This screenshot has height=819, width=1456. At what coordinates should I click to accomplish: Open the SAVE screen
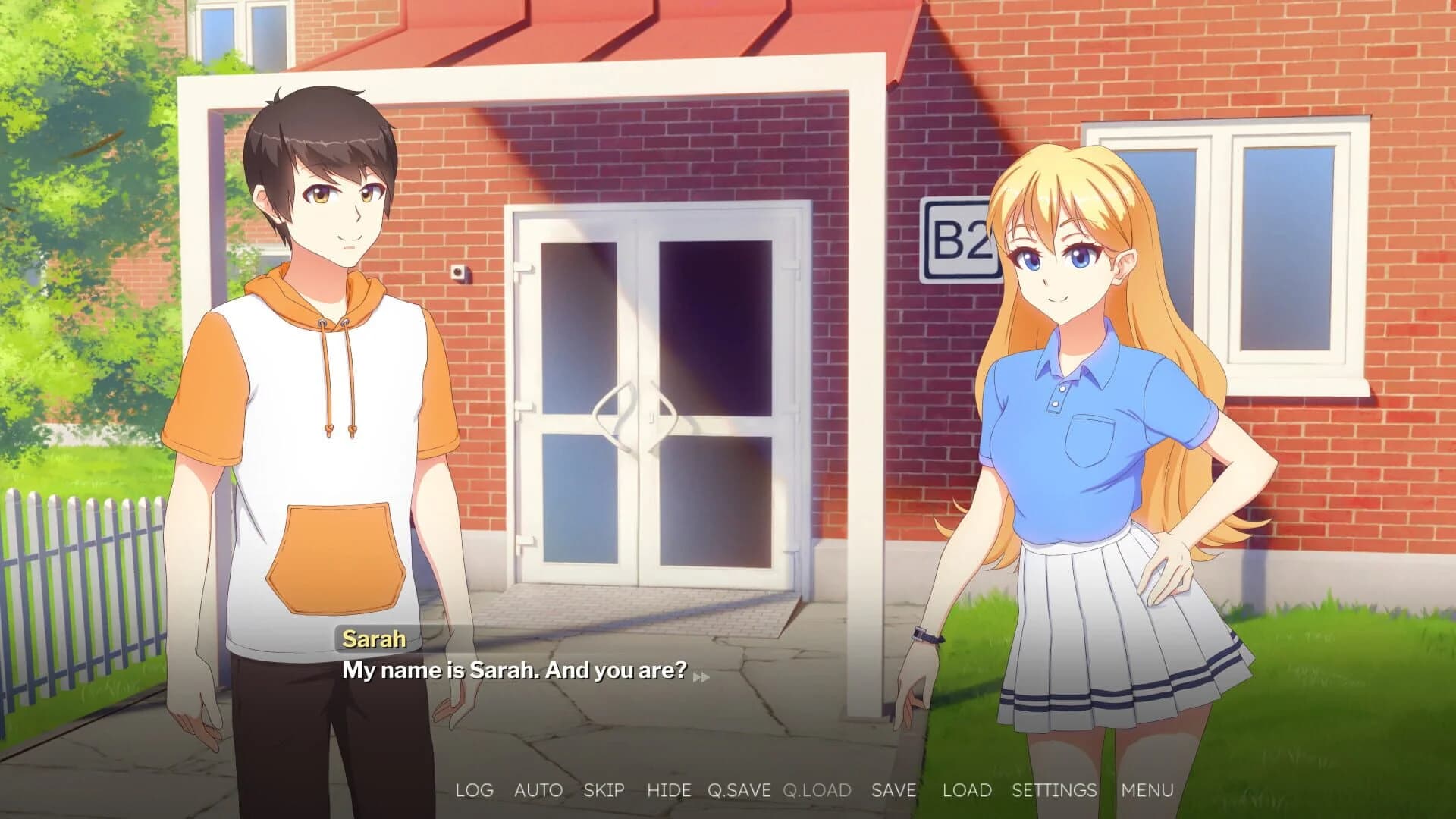(x=894, y=790)
